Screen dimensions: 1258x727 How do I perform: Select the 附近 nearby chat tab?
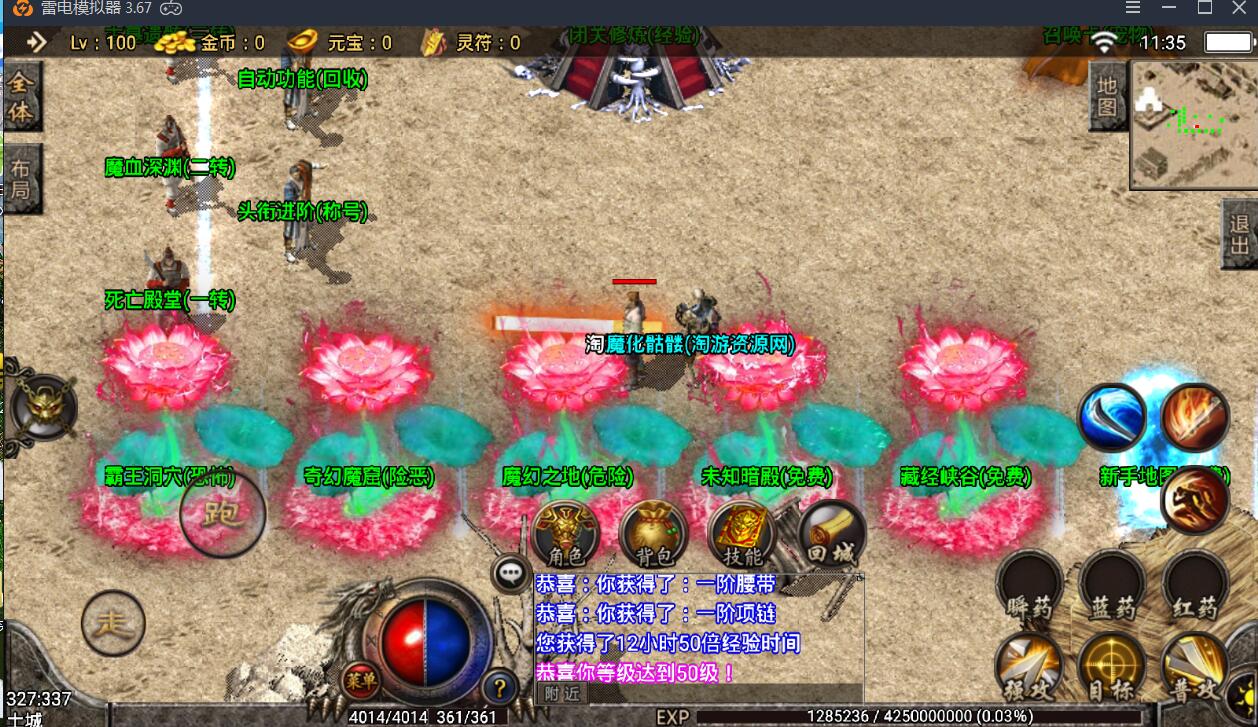click(x=560, y=692)
